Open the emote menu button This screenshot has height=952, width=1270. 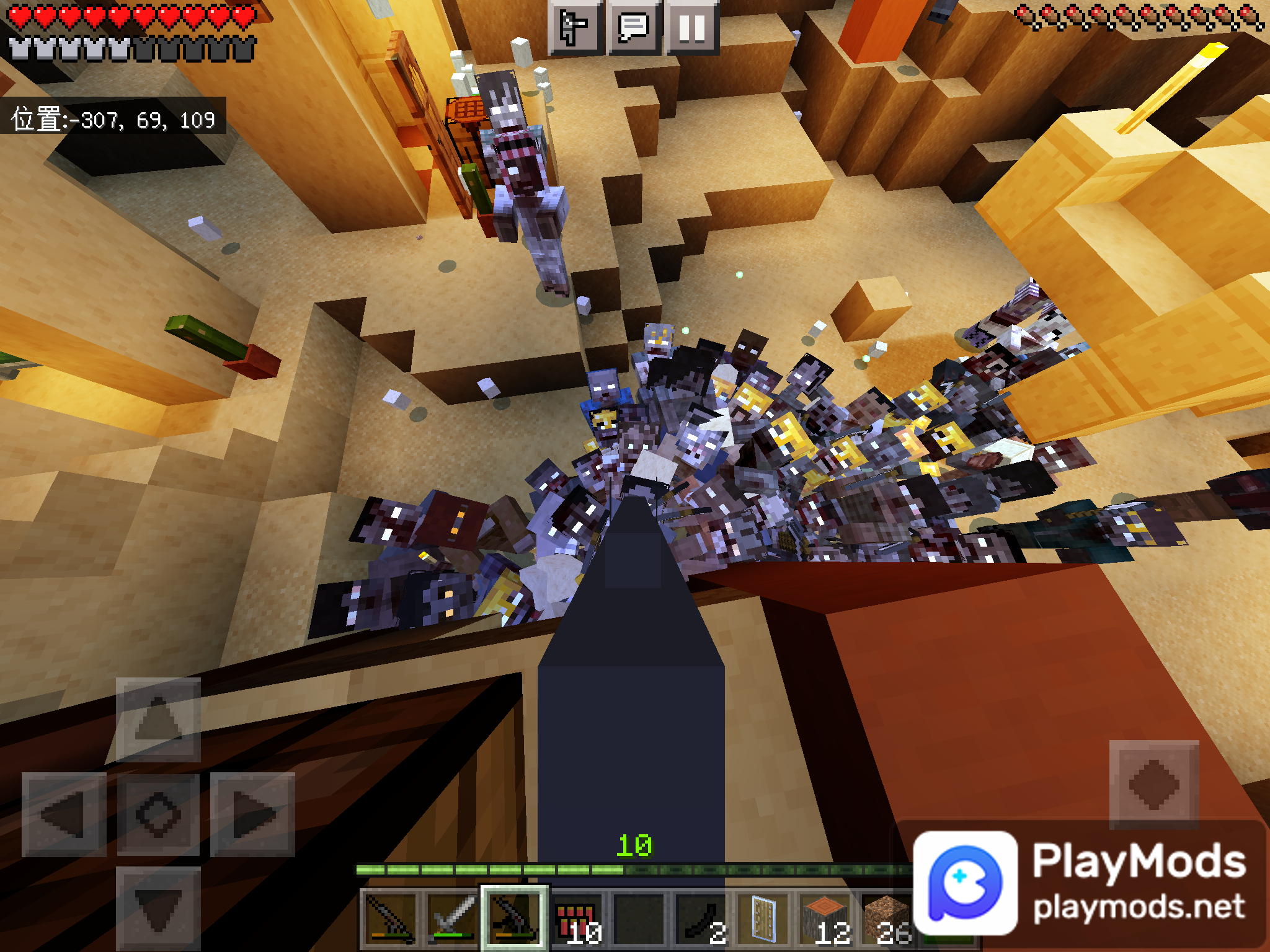coord(574,28)
